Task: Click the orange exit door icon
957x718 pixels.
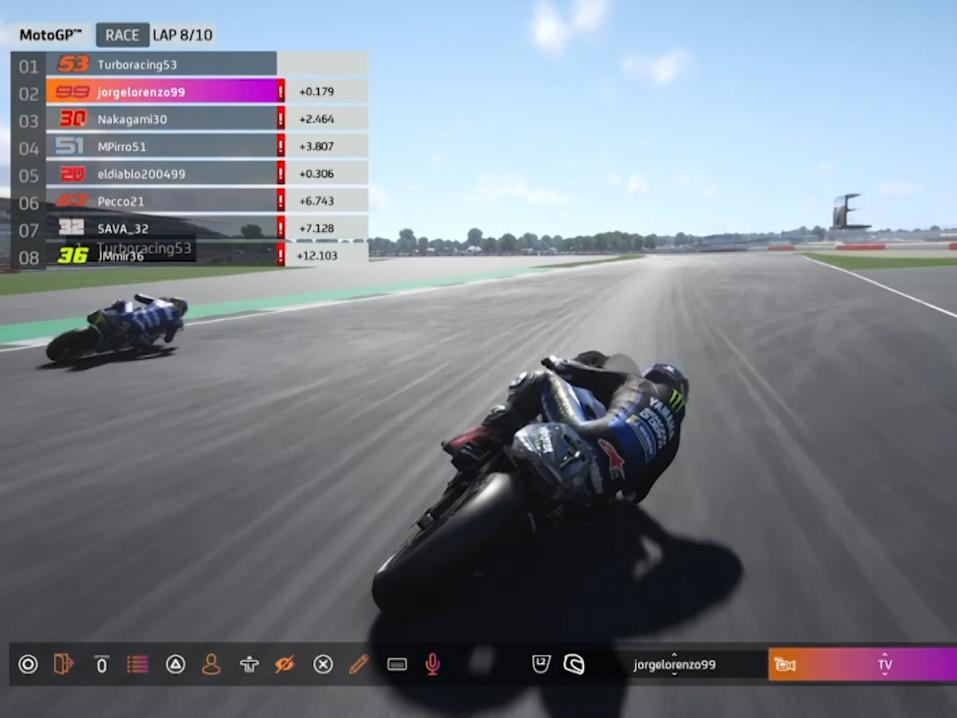Action: coord(63,664)
